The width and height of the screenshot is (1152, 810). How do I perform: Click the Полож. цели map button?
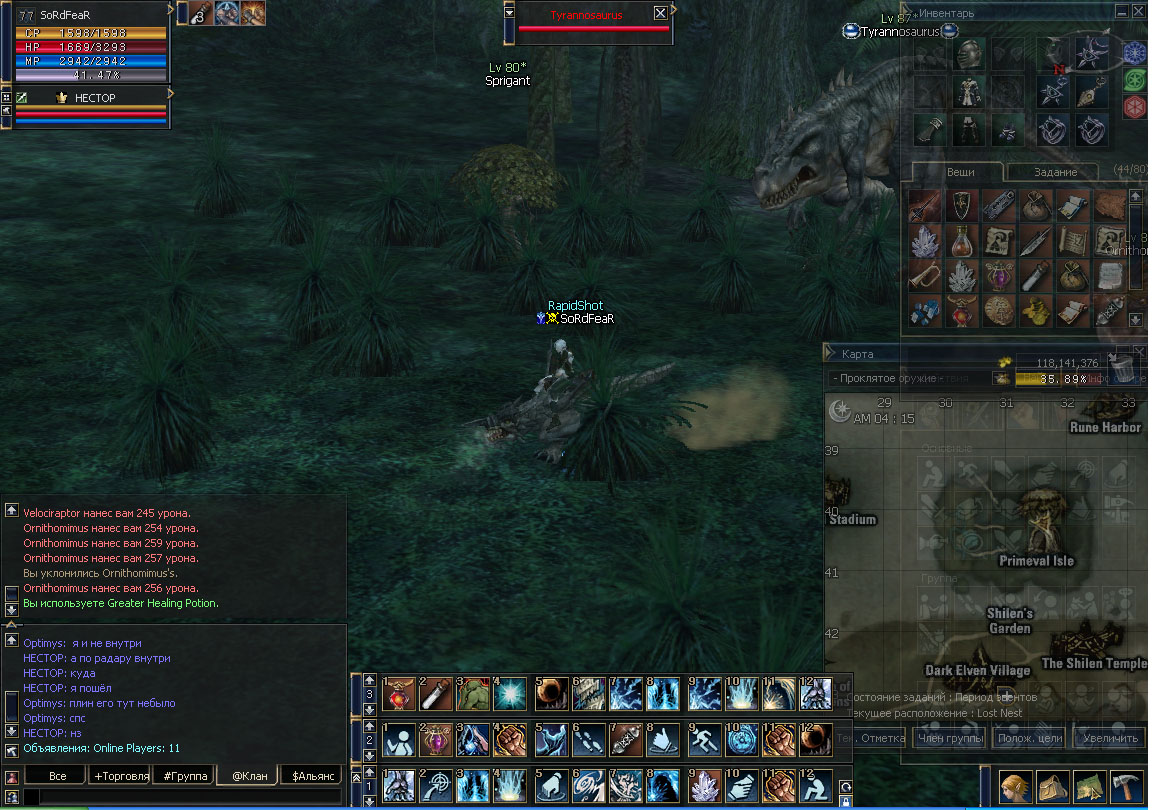click(1029, 738)
